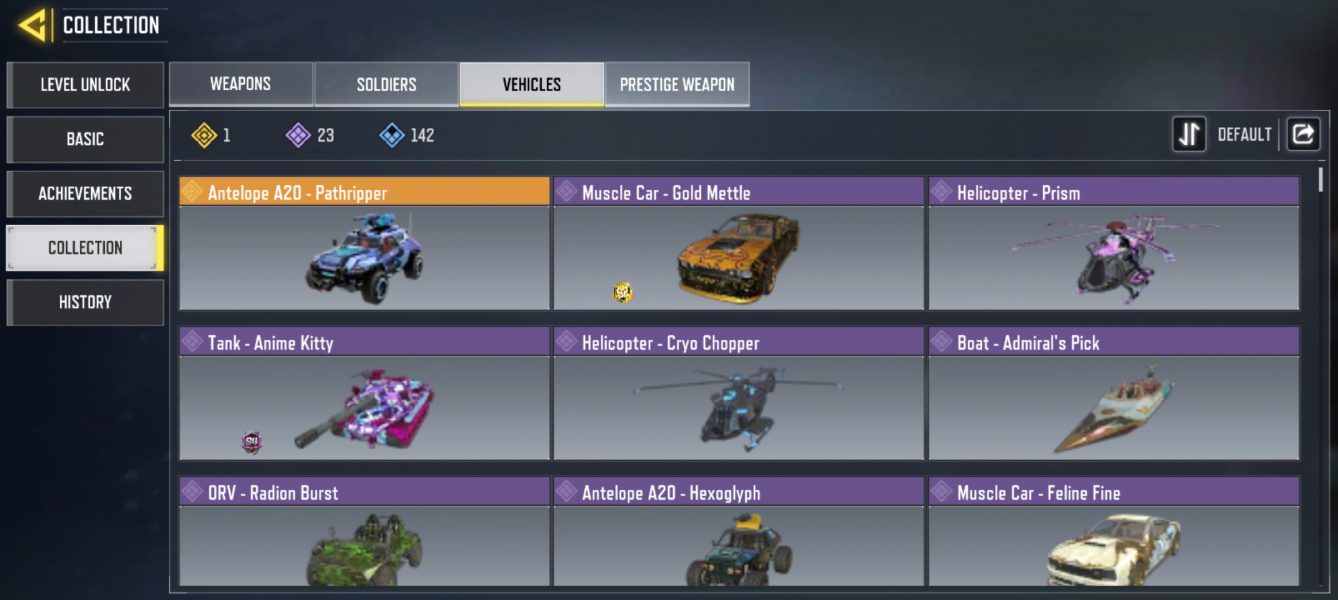
Task: Switch to the Soldiers tab
Action: click(386, 84)
